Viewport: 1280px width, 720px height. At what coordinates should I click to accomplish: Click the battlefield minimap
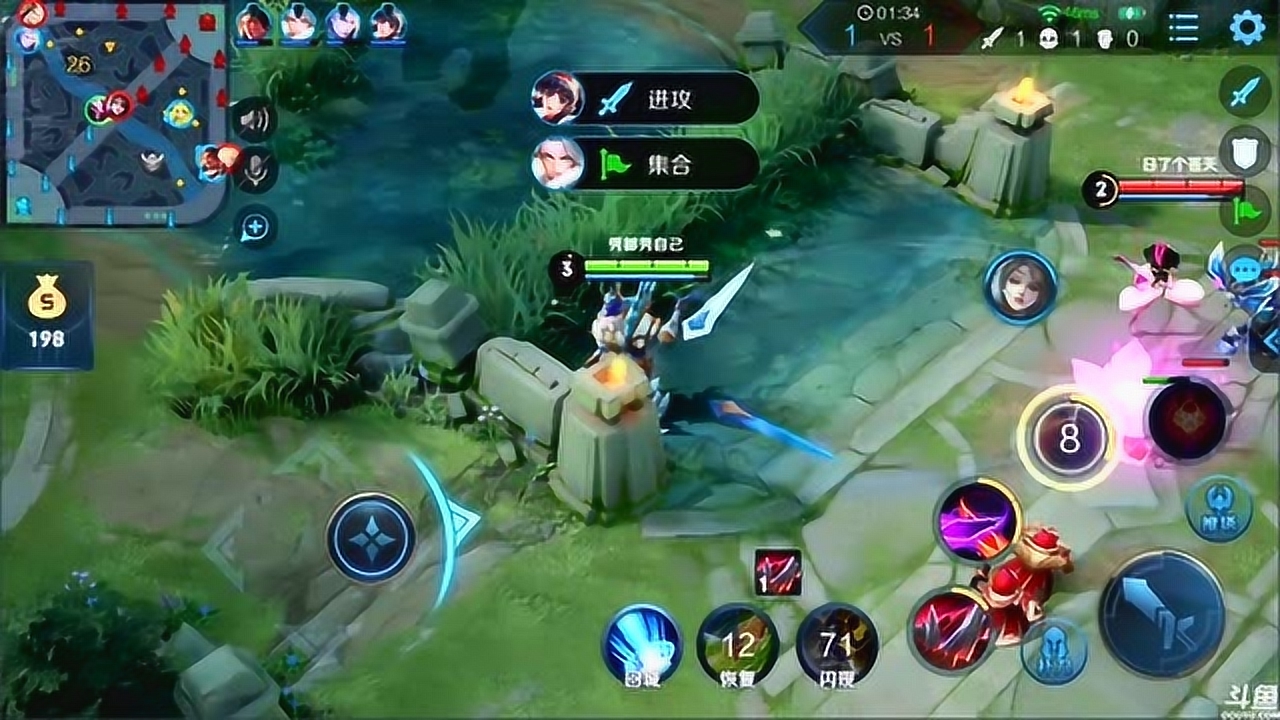click(116, 112)
